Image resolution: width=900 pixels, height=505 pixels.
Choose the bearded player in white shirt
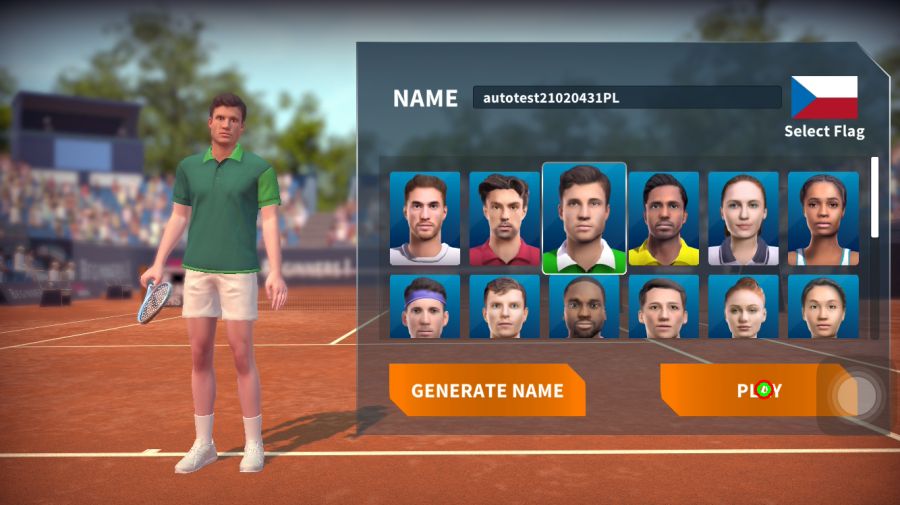click(x=425, y=219)
